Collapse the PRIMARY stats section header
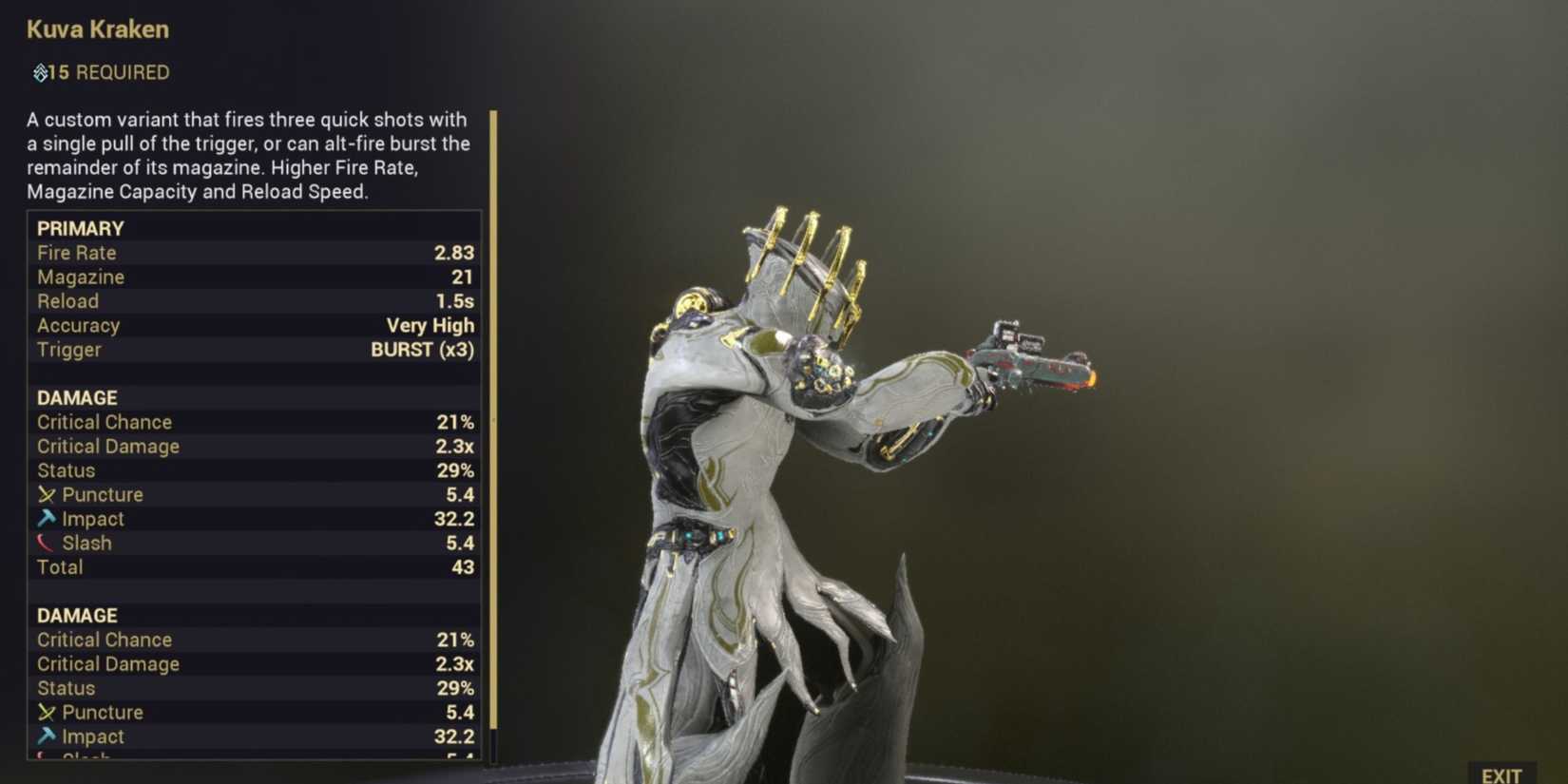 pos(80,228)
